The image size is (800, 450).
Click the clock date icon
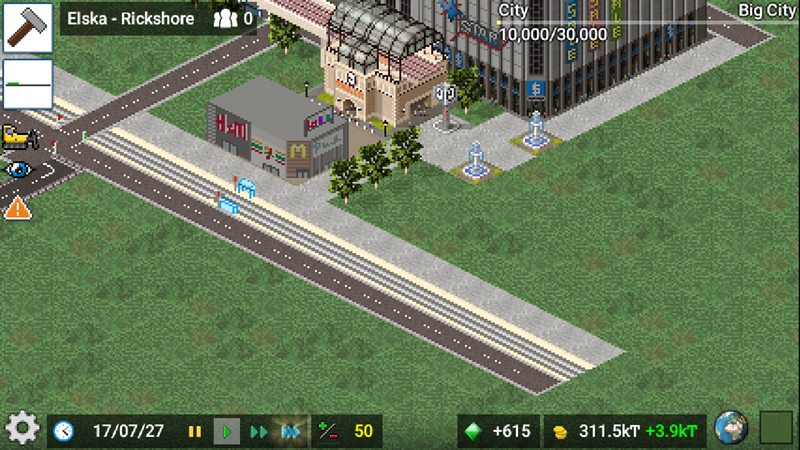tap(64, 431)
